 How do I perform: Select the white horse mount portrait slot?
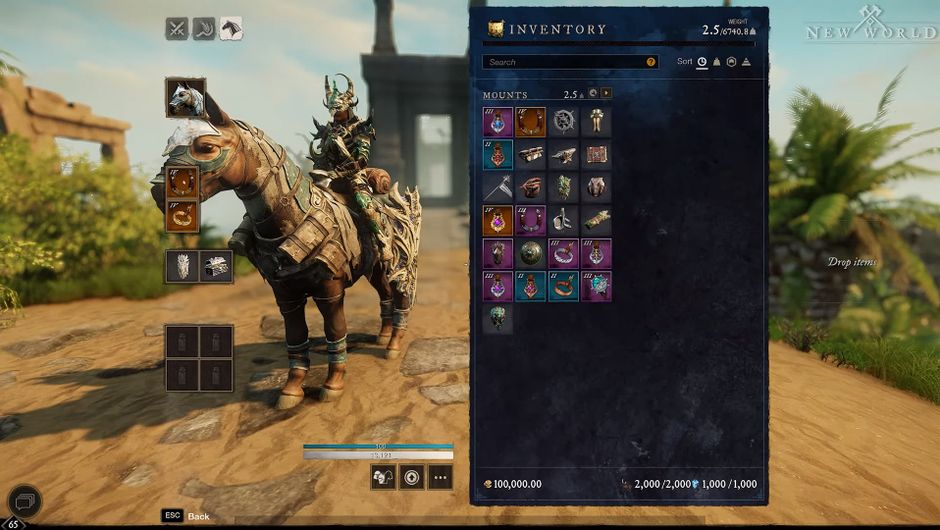(186, 98)
